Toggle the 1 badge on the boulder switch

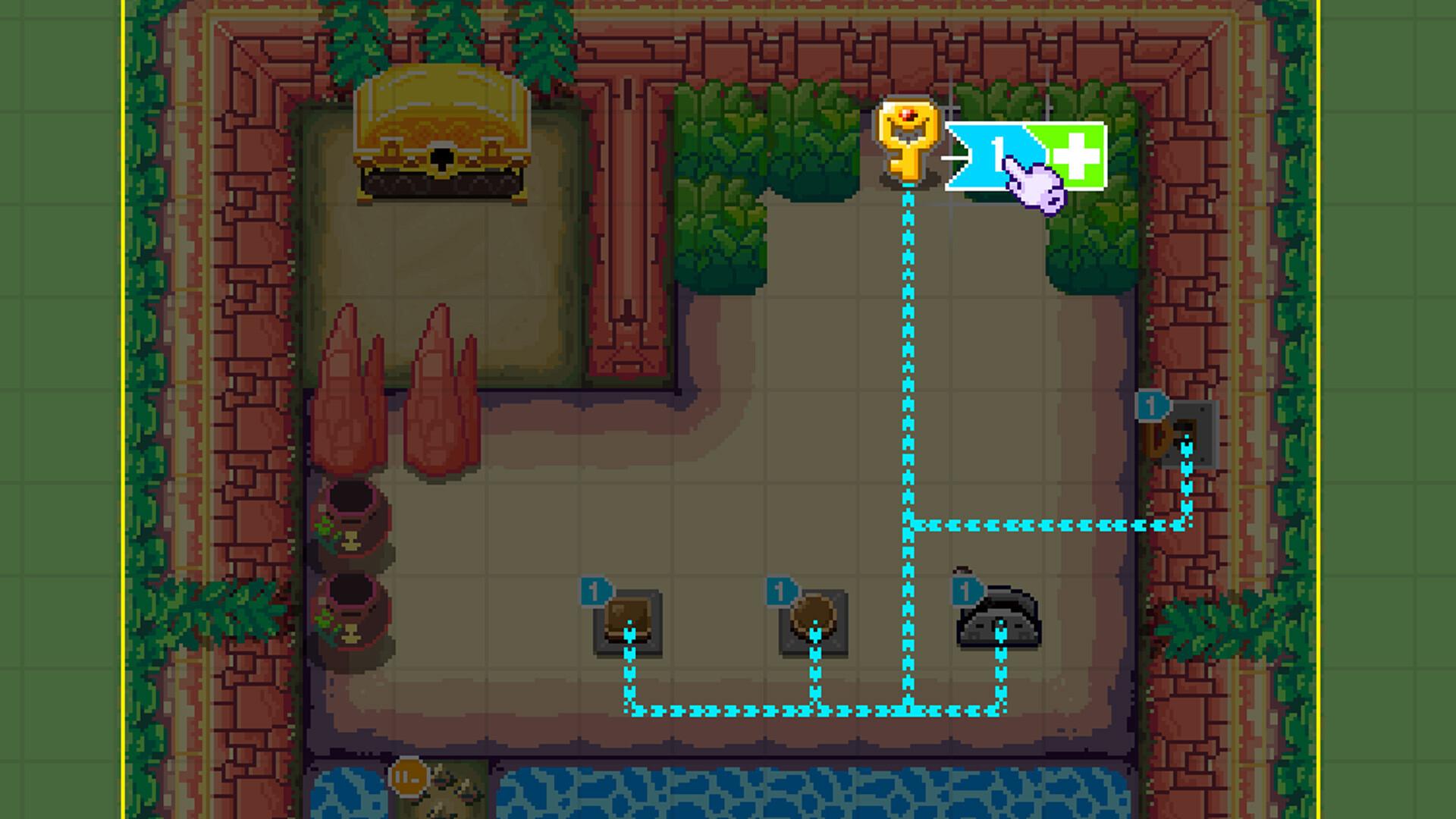[x=967, y=590]
